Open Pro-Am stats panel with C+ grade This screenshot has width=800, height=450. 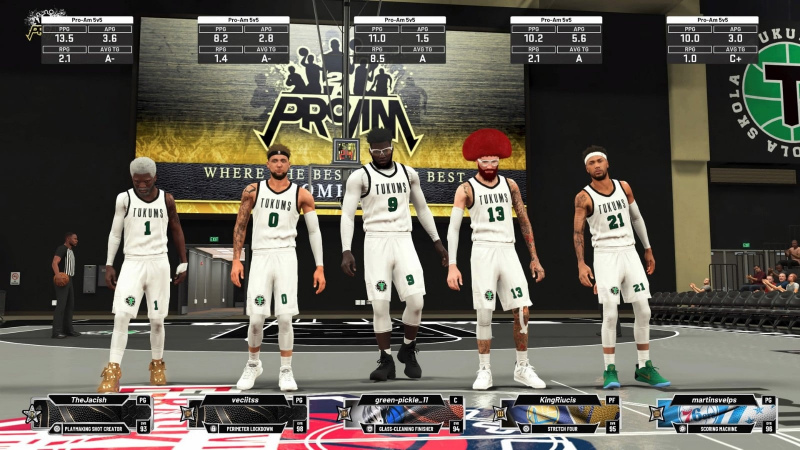pyautogui.click(x=712, y=40)
